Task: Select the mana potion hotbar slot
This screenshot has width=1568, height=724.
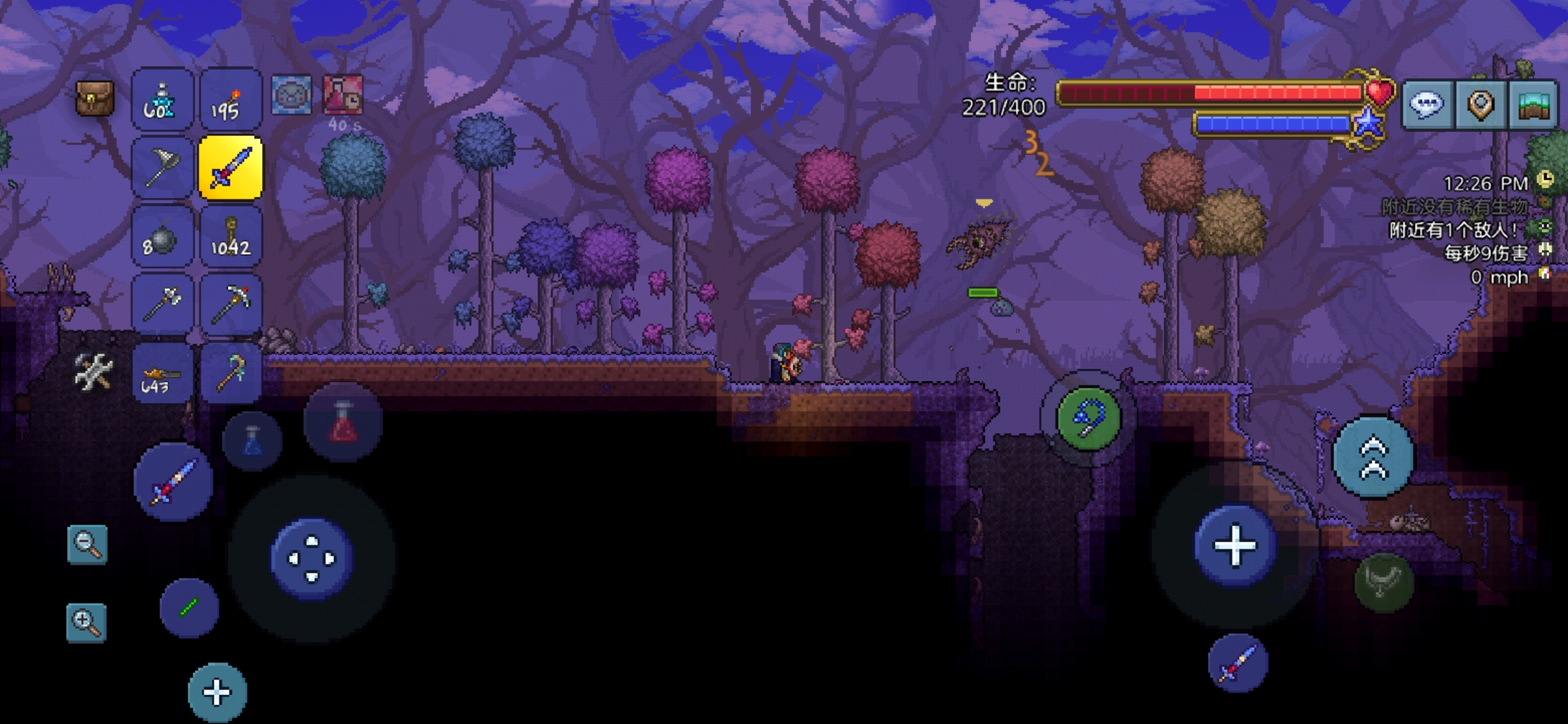Action: click(161, 101)
